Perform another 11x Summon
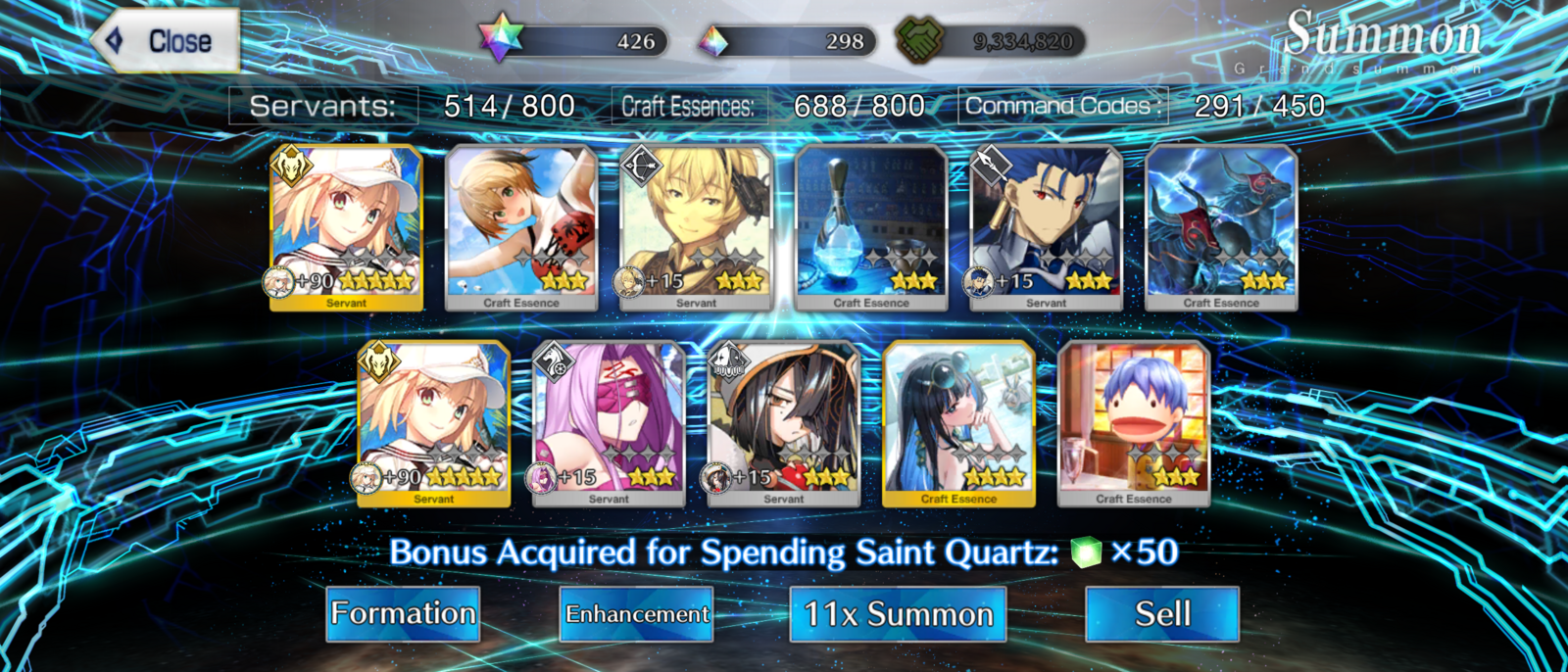 tap(898, 614)
